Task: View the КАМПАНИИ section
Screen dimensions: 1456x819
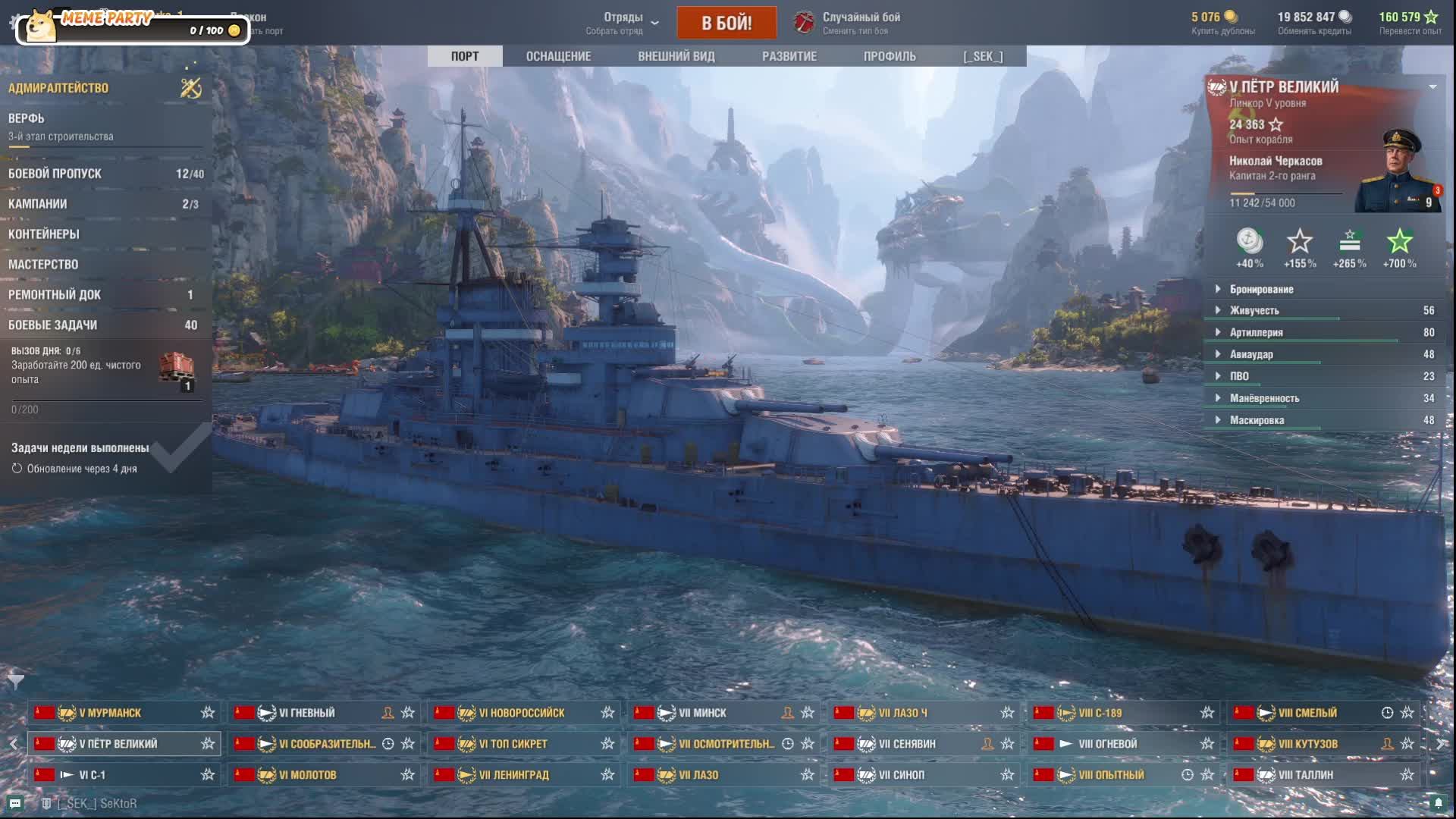Action: click(x=105, y=204)
